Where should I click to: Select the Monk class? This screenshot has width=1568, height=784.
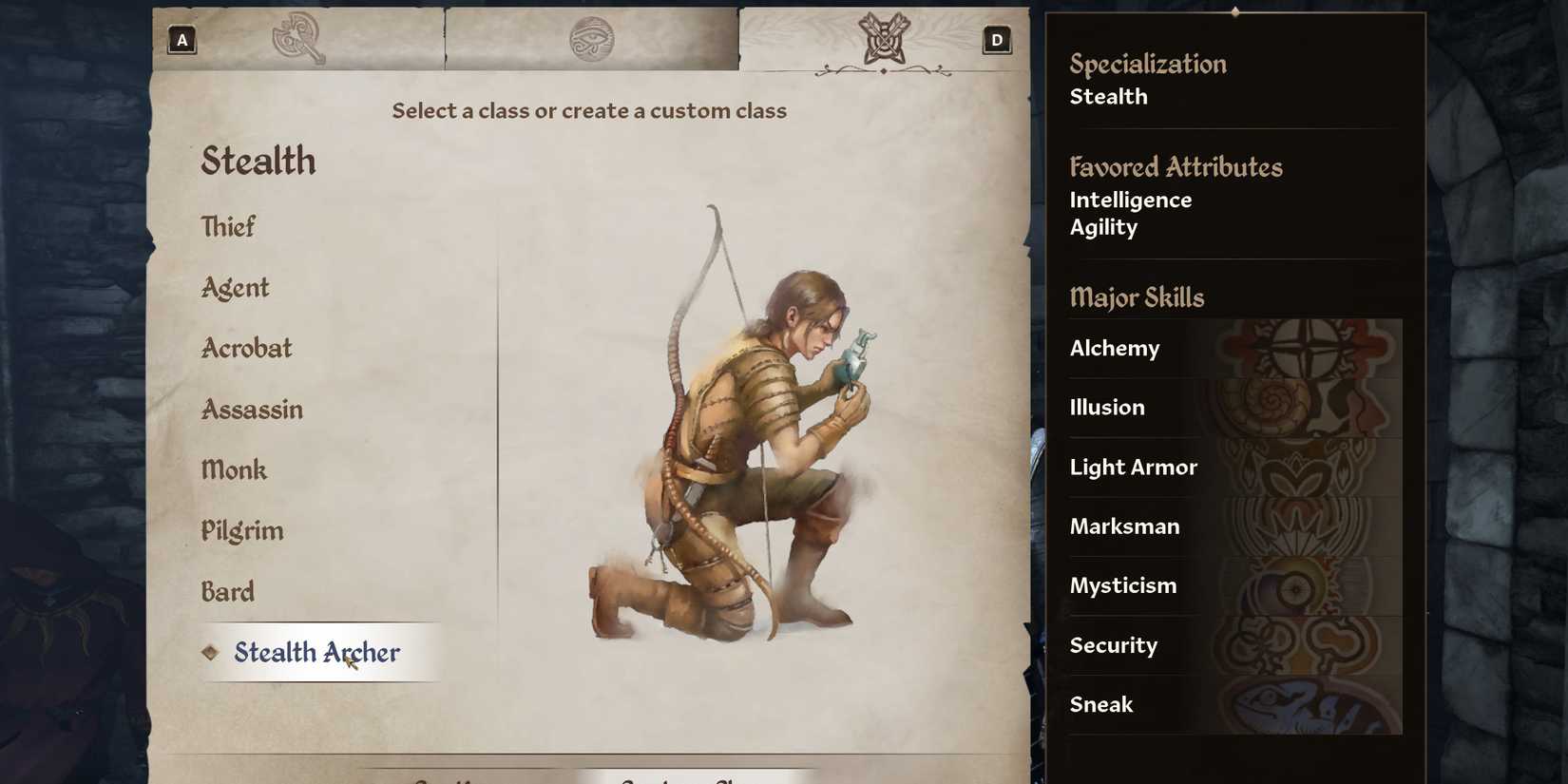[x=234, y=469]
